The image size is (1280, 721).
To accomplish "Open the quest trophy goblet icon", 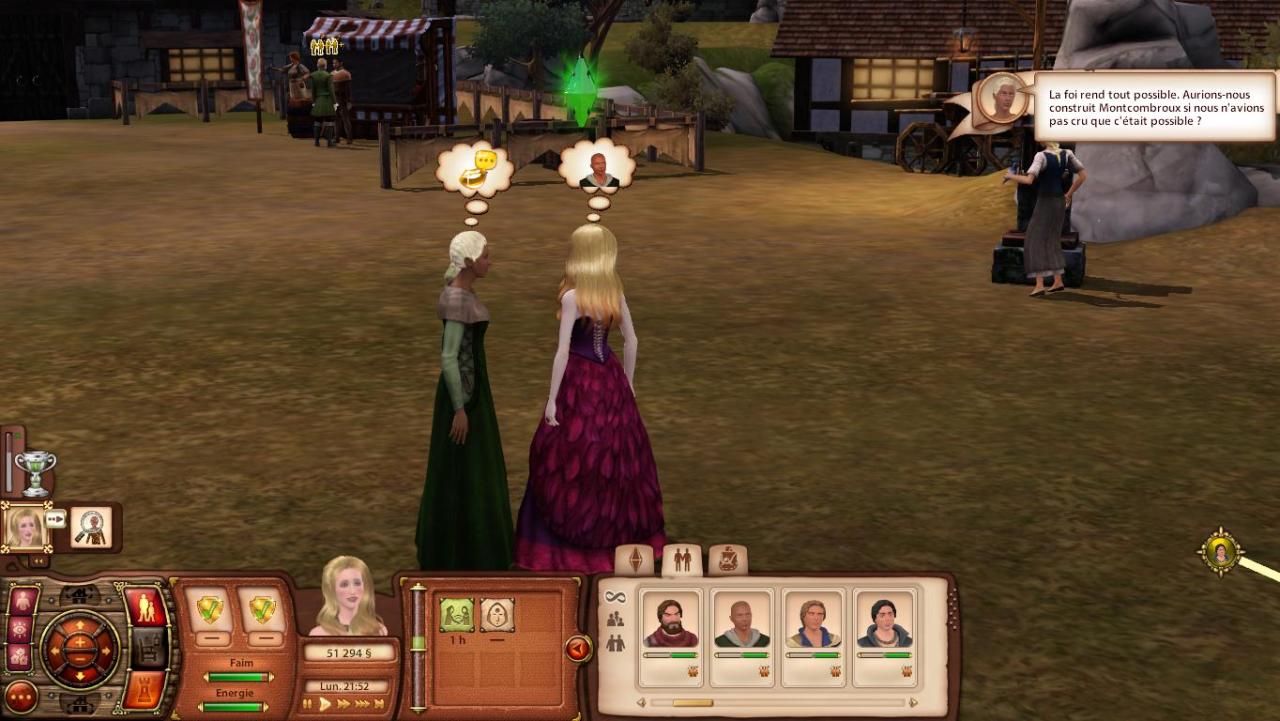I will tap(36, 472).
